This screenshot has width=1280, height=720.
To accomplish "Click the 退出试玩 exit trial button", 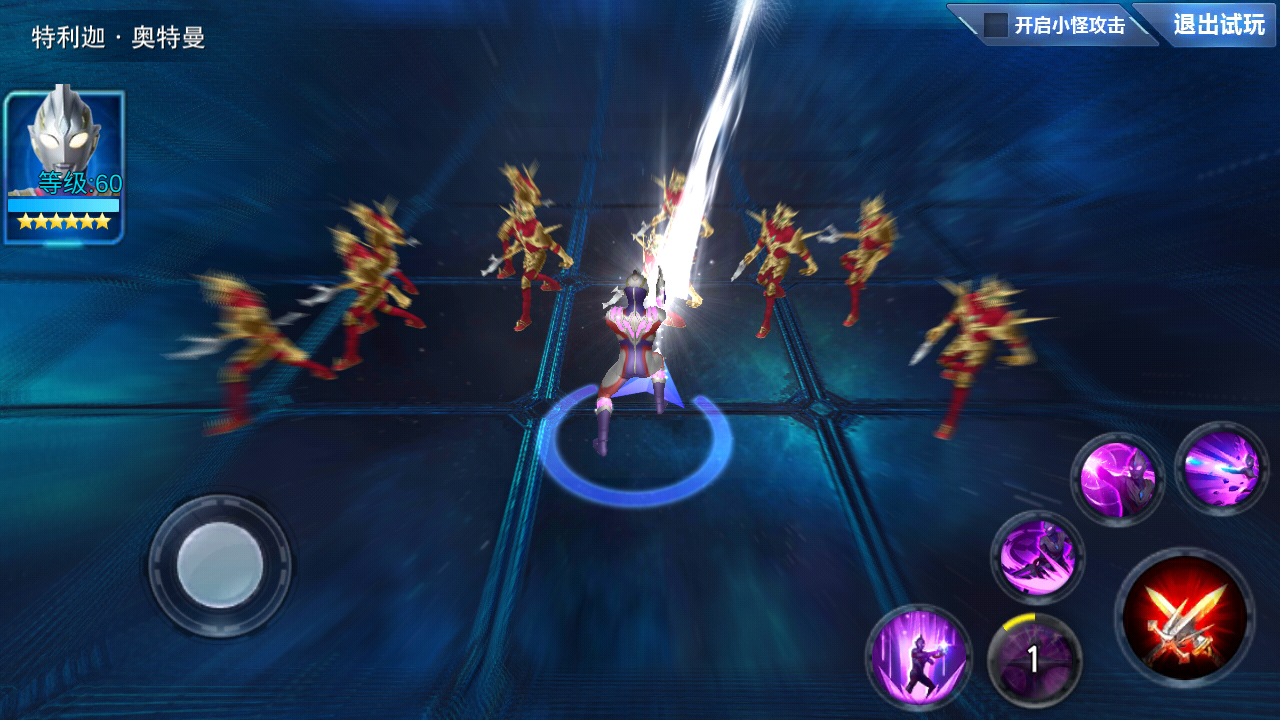I will [1218, 24].
